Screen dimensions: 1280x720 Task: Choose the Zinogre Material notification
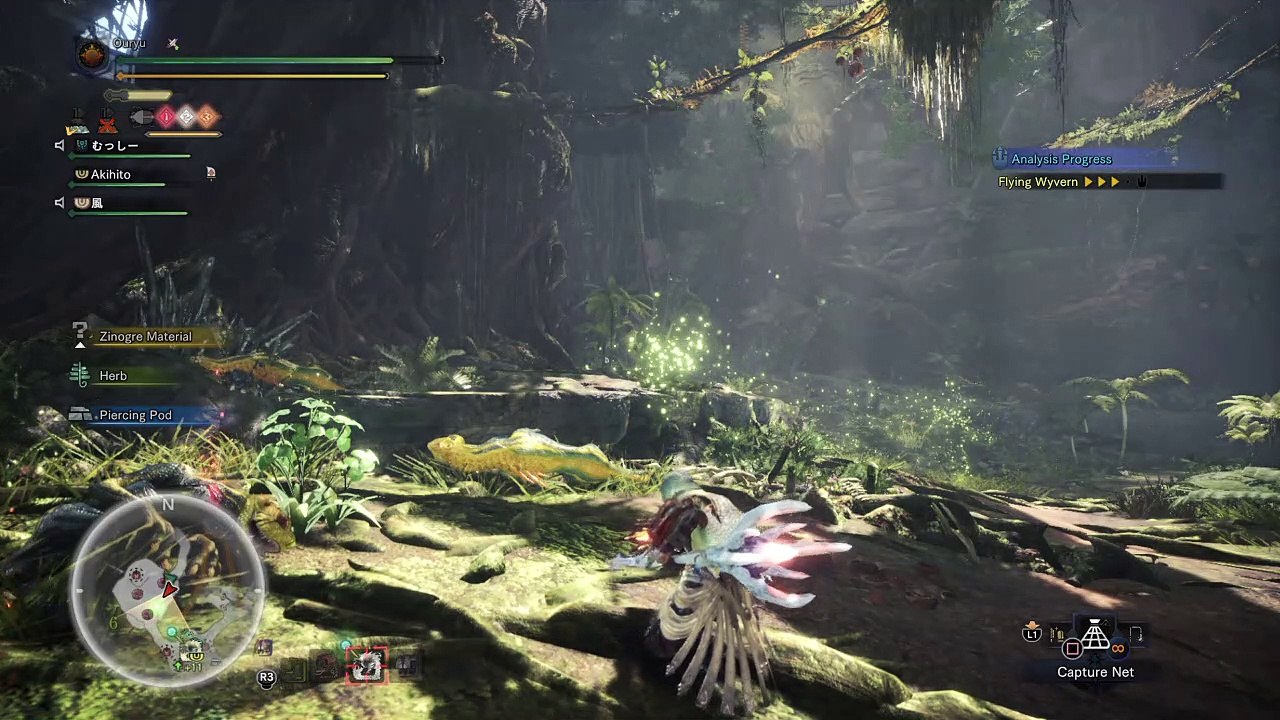145,337
